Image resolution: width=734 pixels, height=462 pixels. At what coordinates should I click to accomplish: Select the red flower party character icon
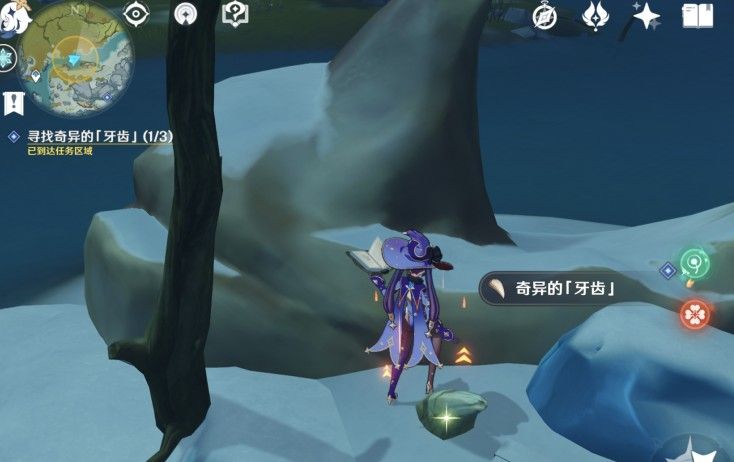point(695,315)
